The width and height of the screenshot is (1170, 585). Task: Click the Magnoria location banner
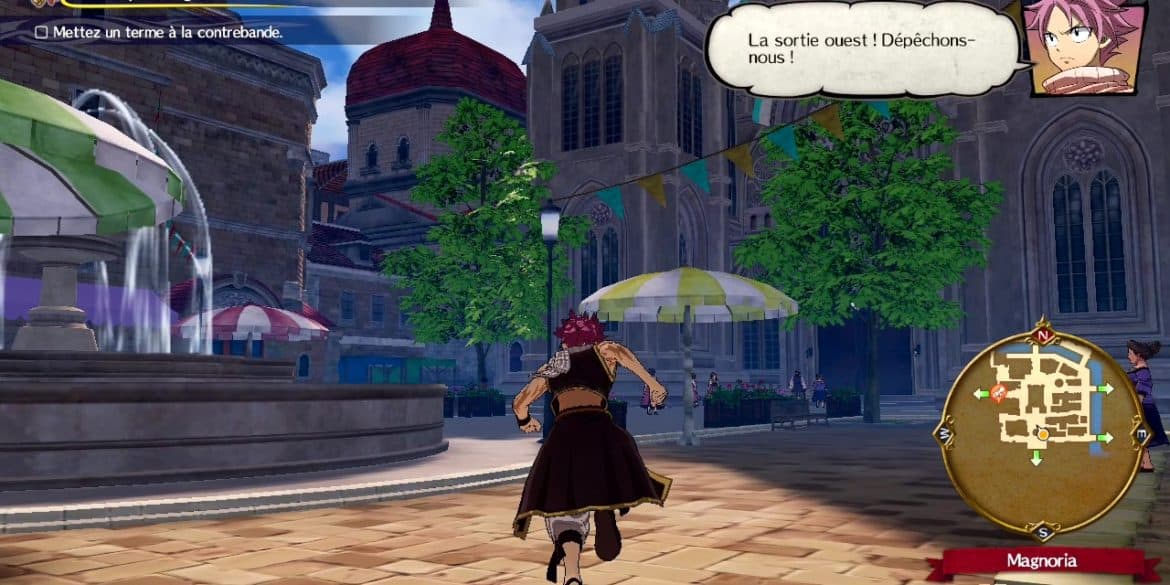pyautogui.click(x=1043, y=561)
